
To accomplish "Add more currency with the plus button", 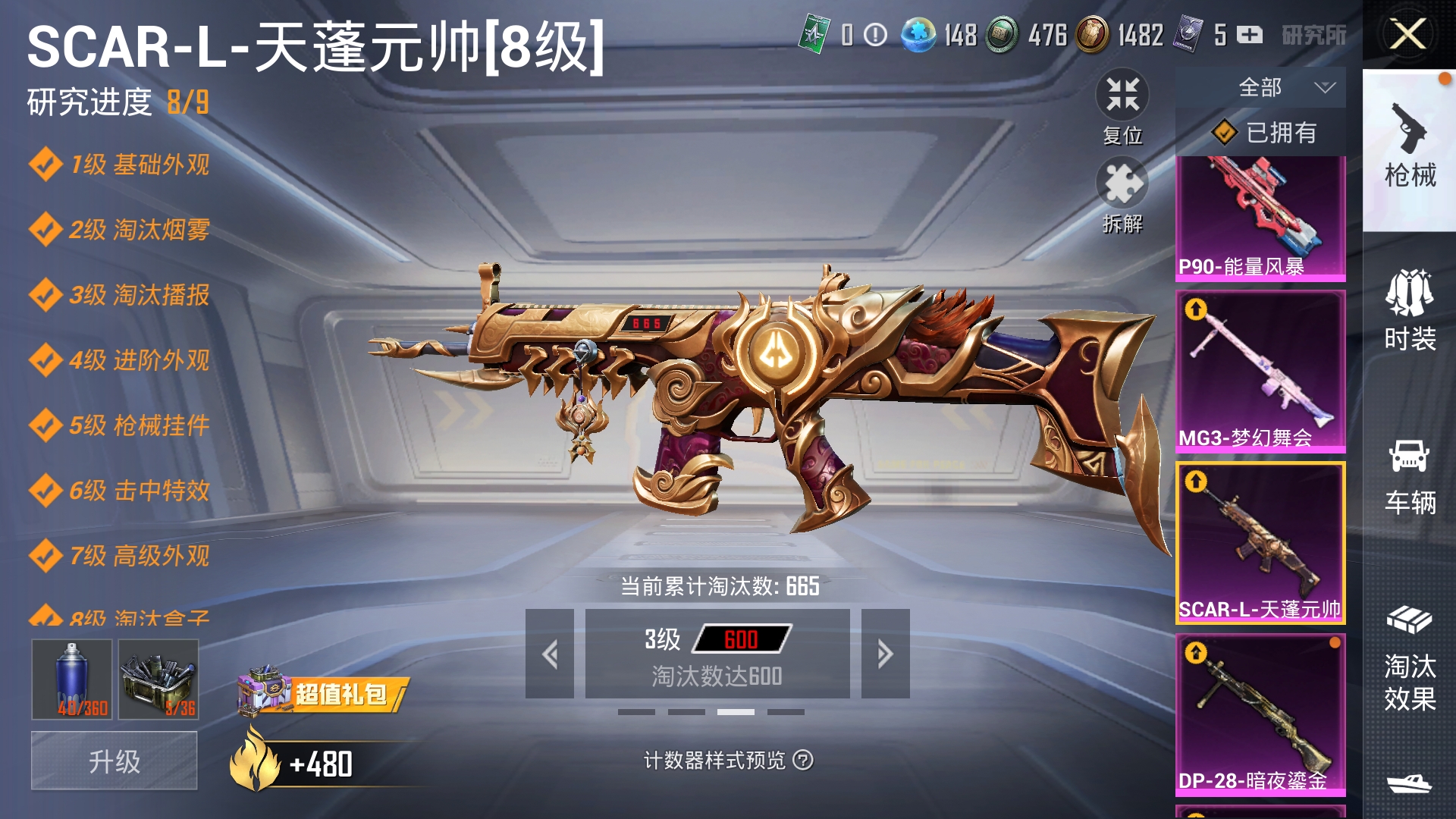I will [1250, 35].
